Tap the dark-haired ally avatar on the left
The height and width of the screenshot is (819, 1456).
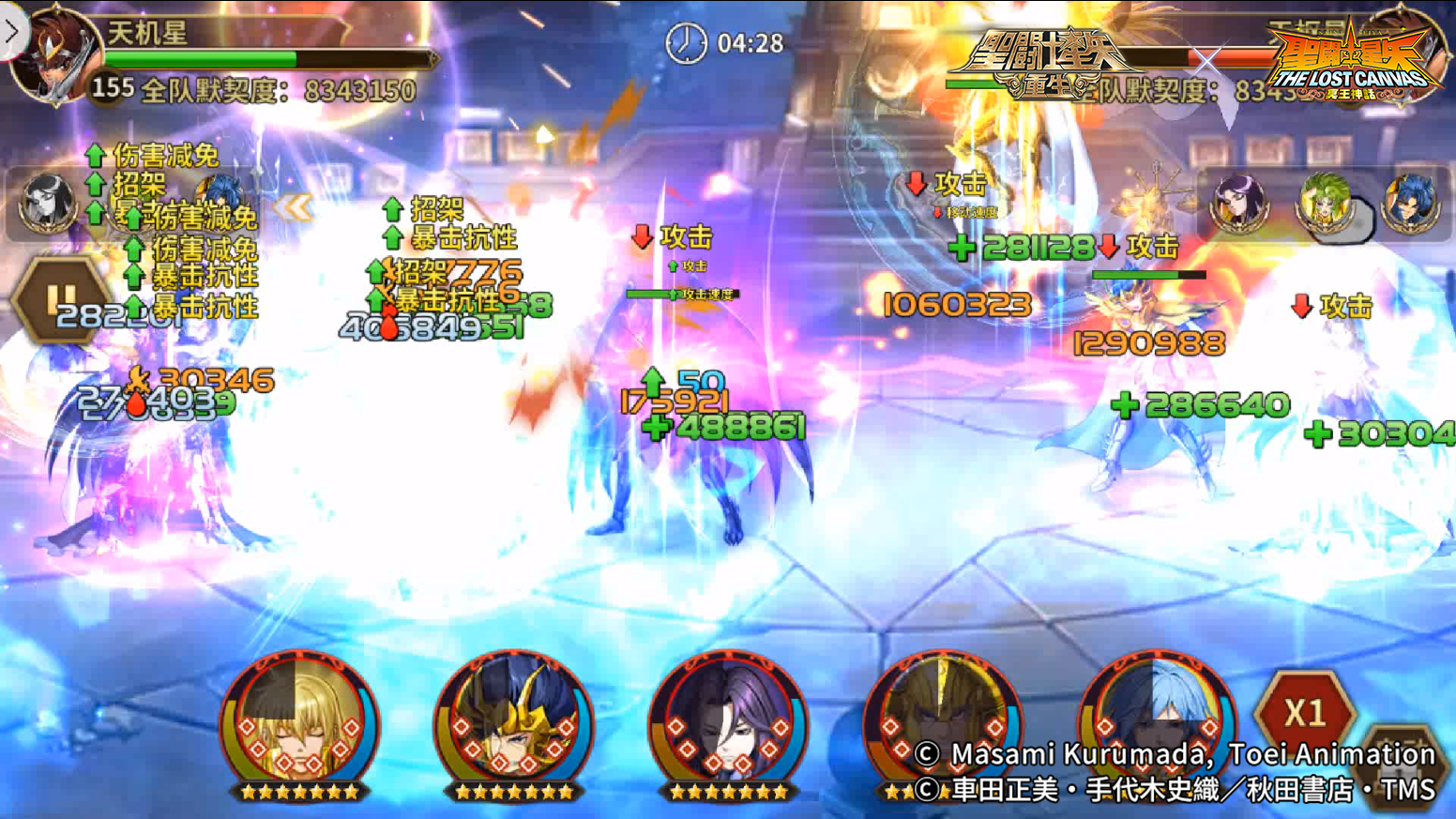(47, 202)
